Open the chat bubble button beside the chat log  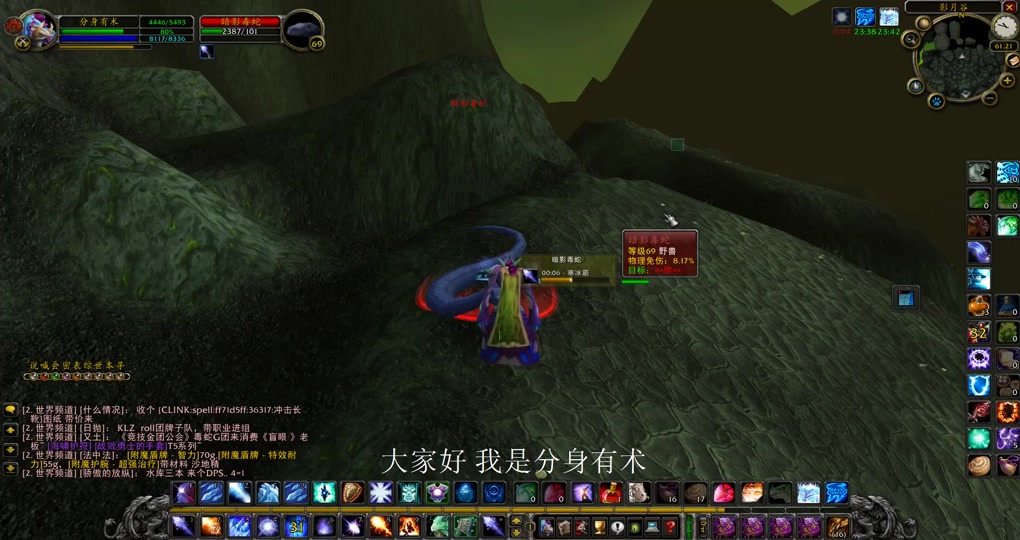[10, 410]
